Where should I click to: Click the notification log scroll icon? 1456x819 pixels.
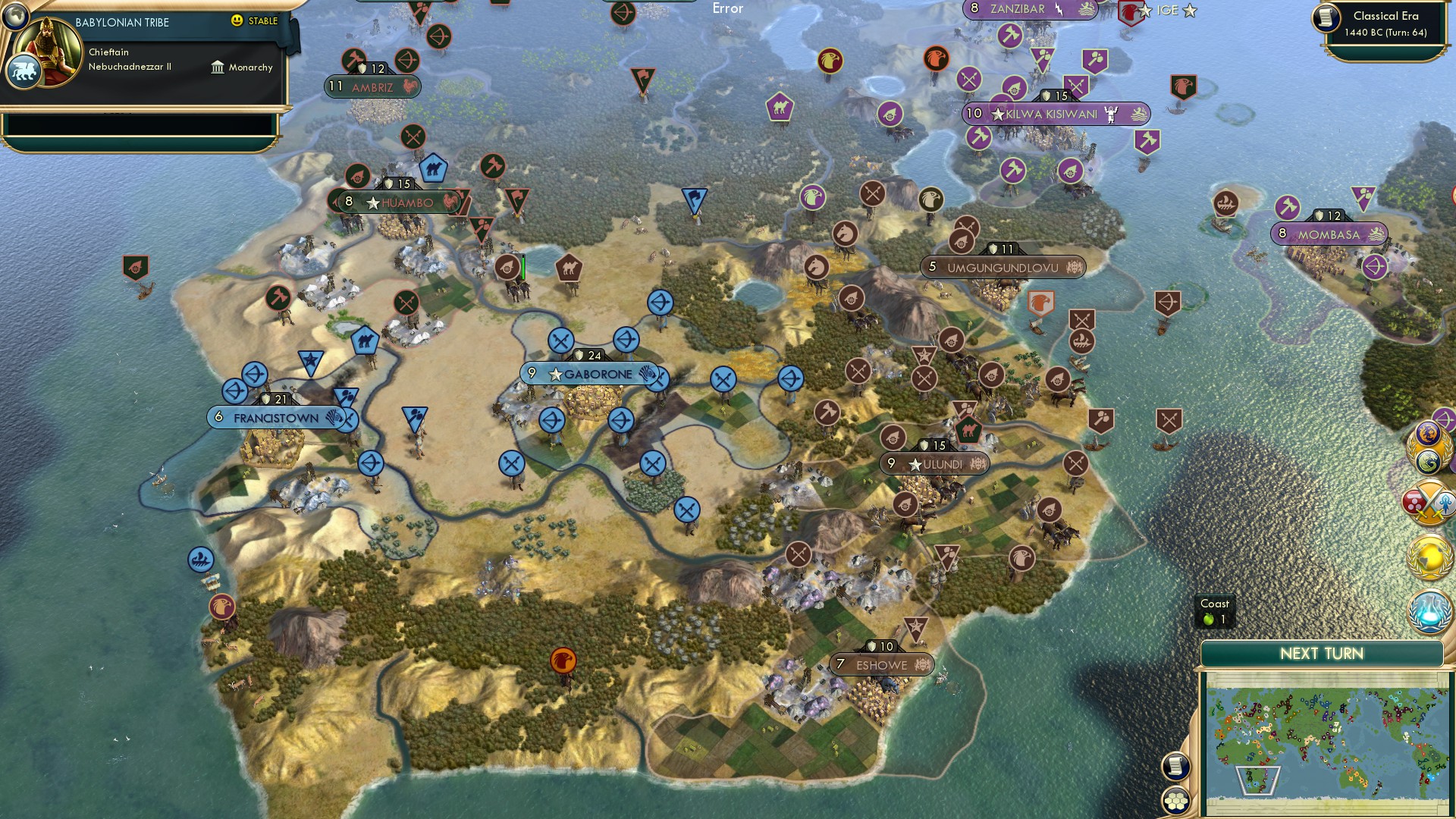[x=1176, y=766]
